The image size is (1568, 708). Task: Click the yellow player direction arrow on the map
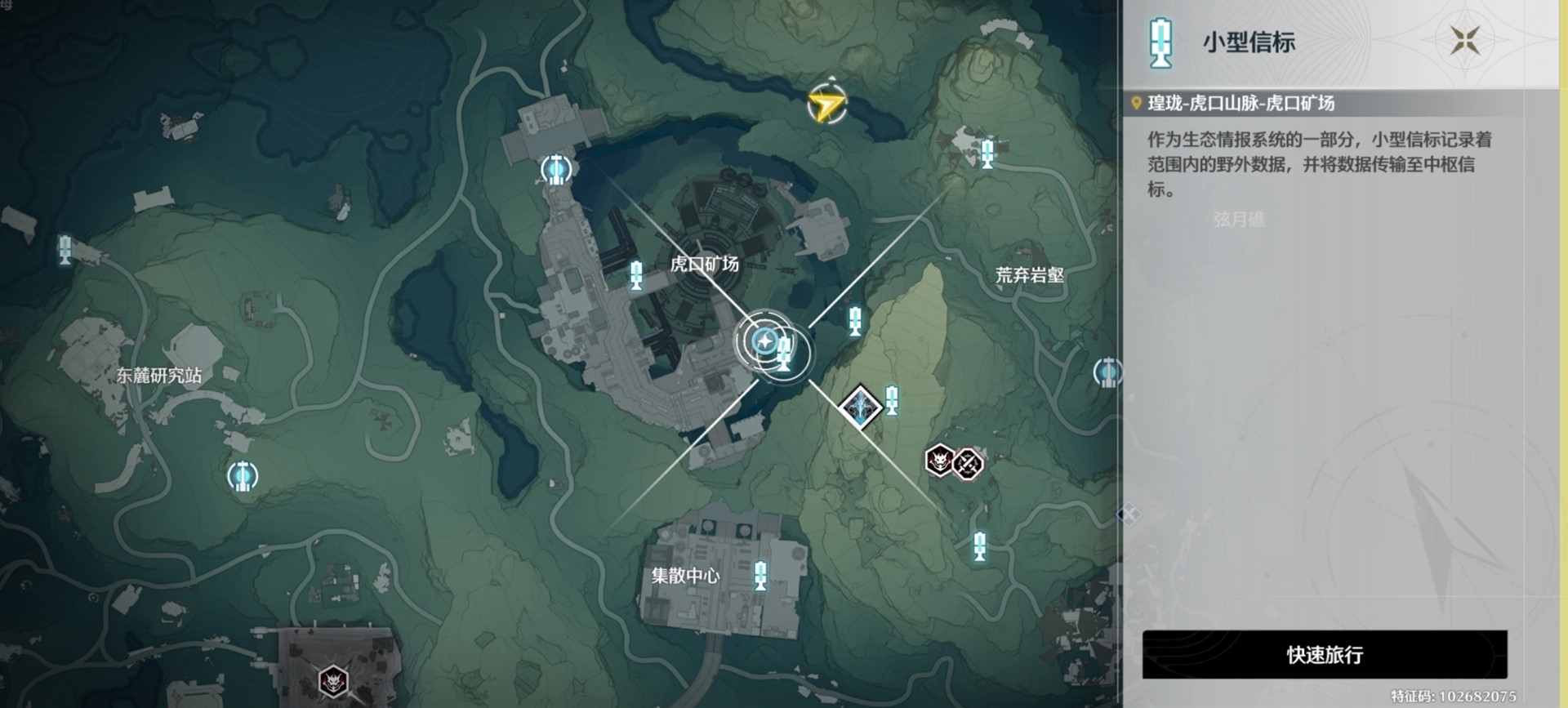(x=827, y=102)
